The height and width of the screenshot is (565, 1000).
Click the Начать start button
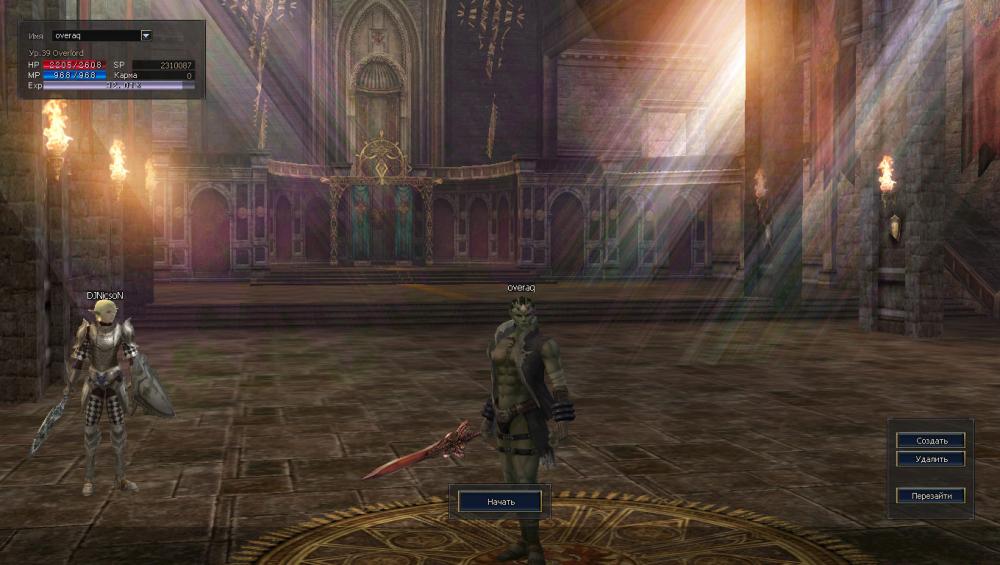[500, 501]
